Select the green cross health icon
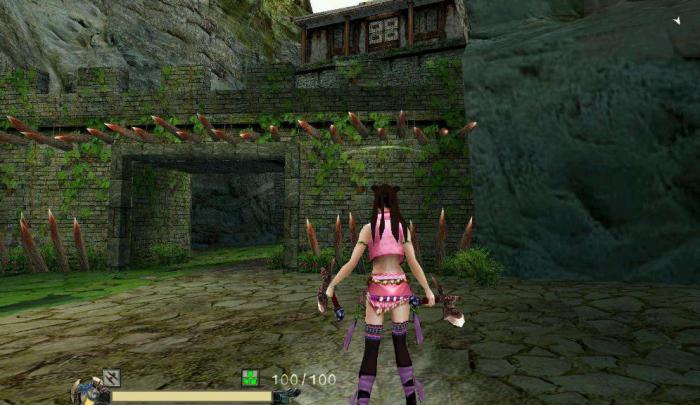 [250, 378]
